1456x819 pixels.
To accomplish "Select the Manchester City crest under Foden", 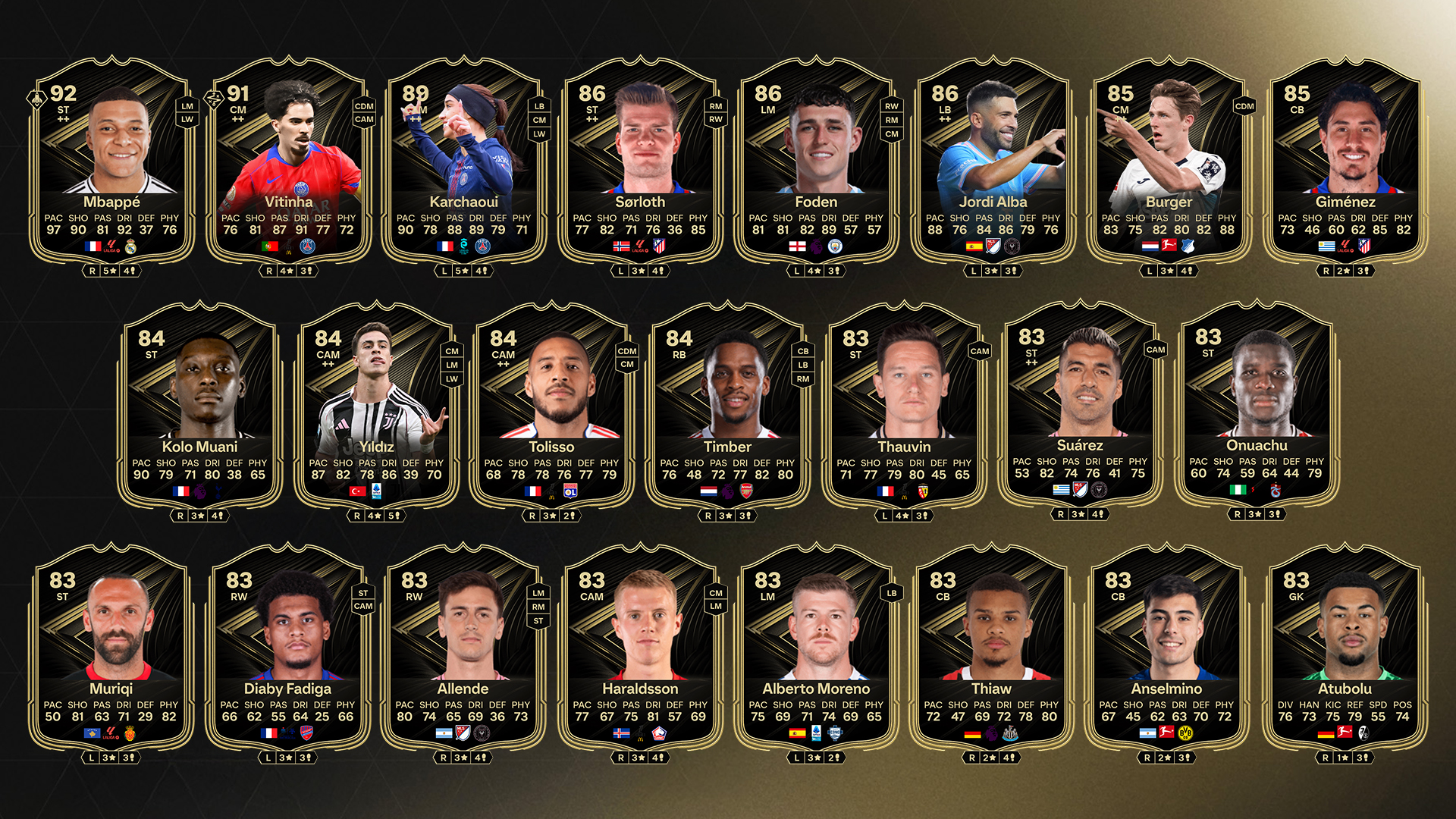I will [x=836, y=246].
